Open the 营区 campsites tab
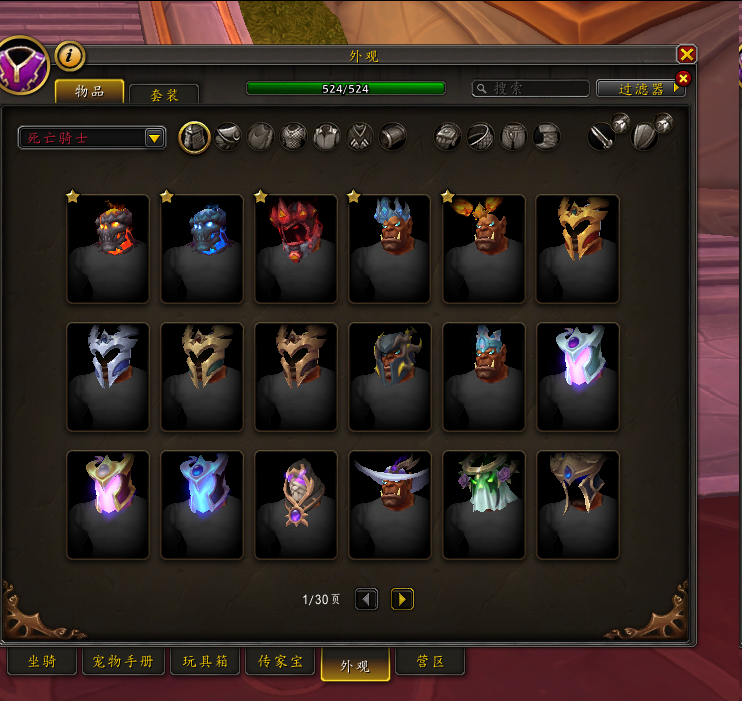Viewport: 742px width, 701px height. pyautogui.click(x=430, y=662)
